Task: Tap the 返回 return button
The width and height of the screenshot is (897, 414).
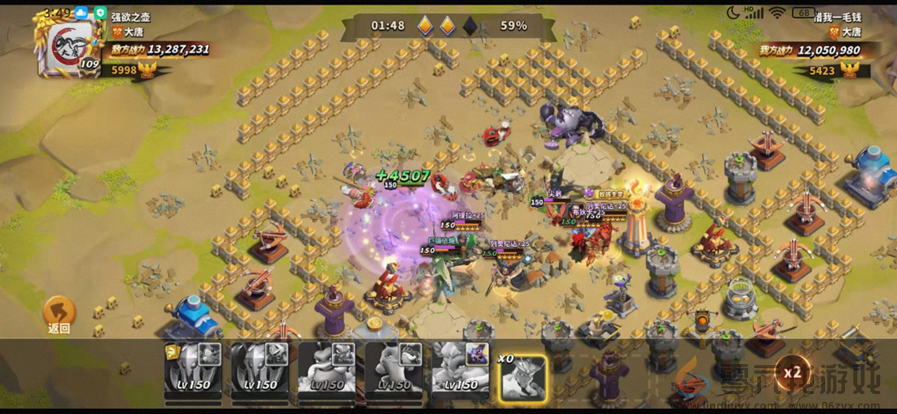Action: [x=59, y=314]
